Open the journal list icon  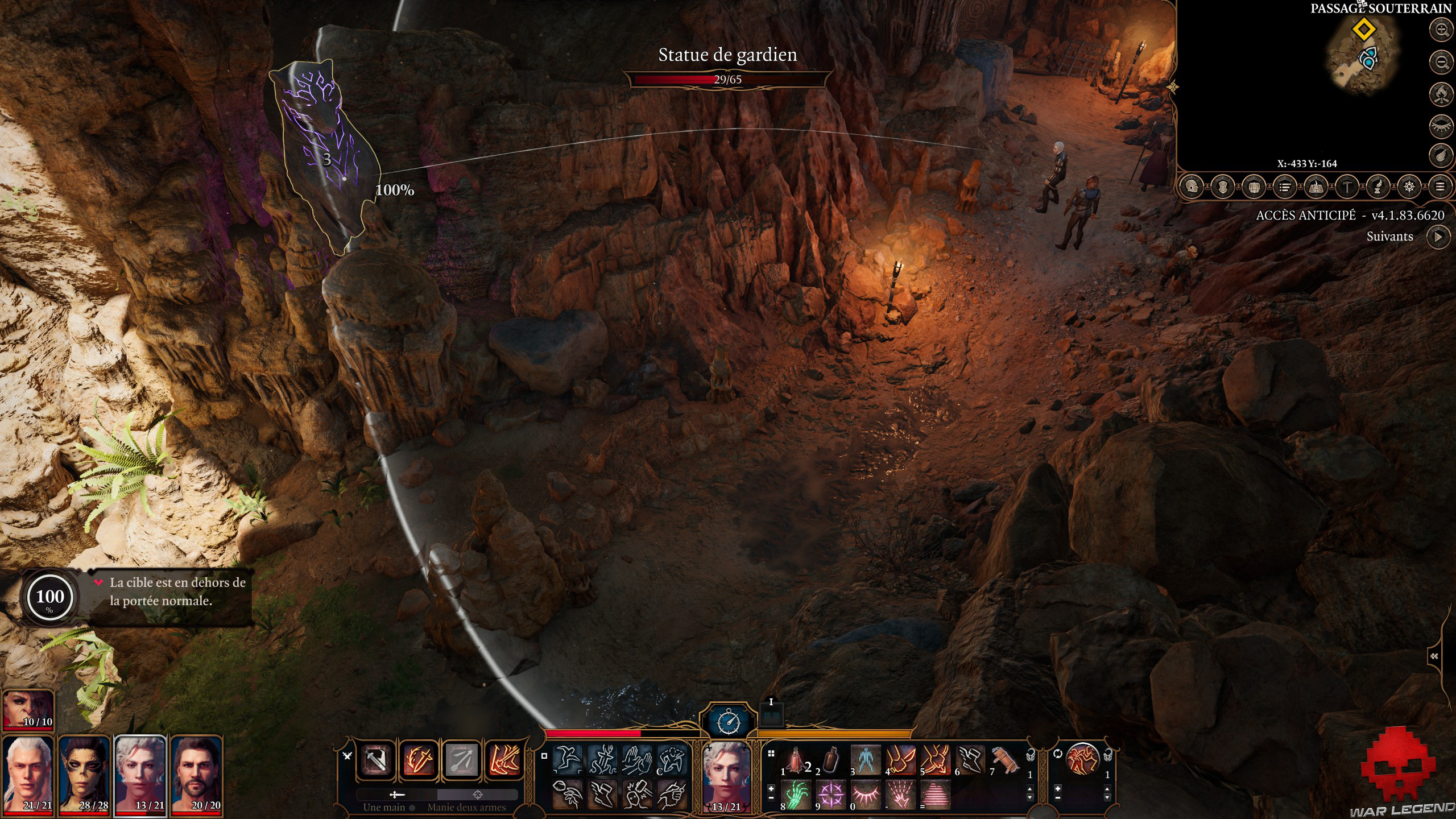pos(1285,187)
